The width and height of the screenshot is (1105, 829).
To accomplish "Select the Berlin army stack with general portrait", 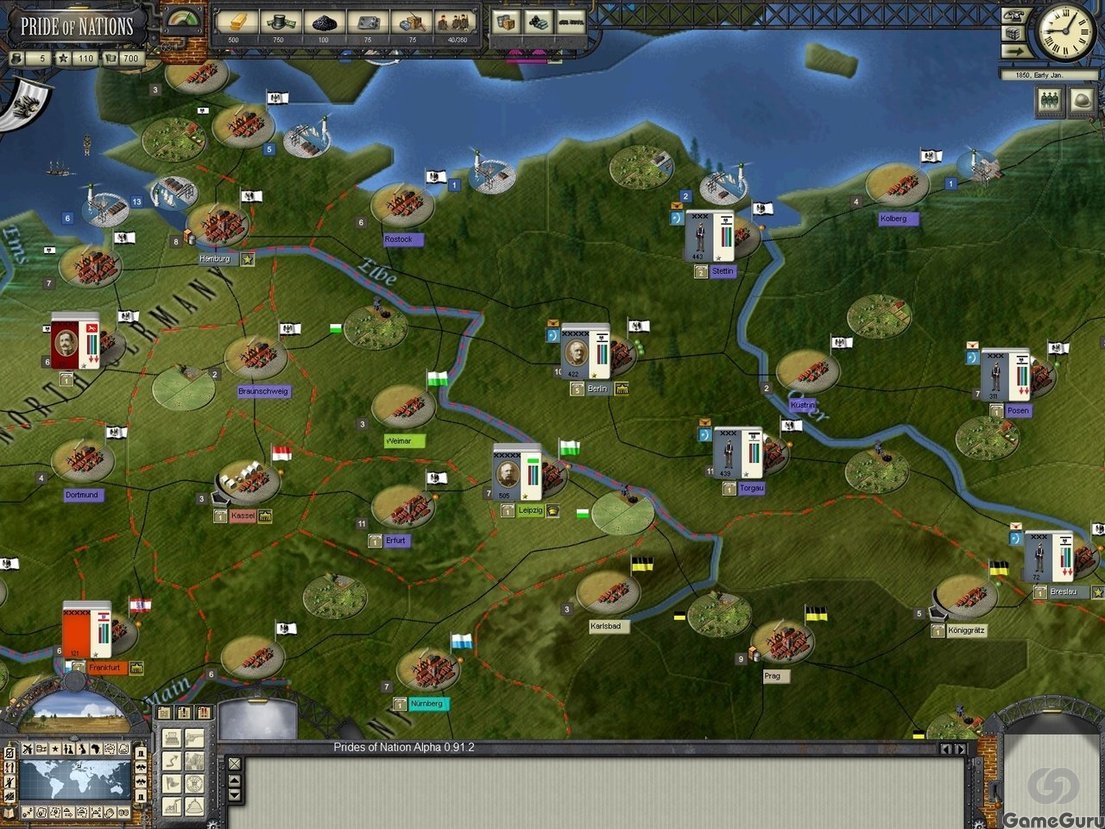I will (x=585, y=351).
